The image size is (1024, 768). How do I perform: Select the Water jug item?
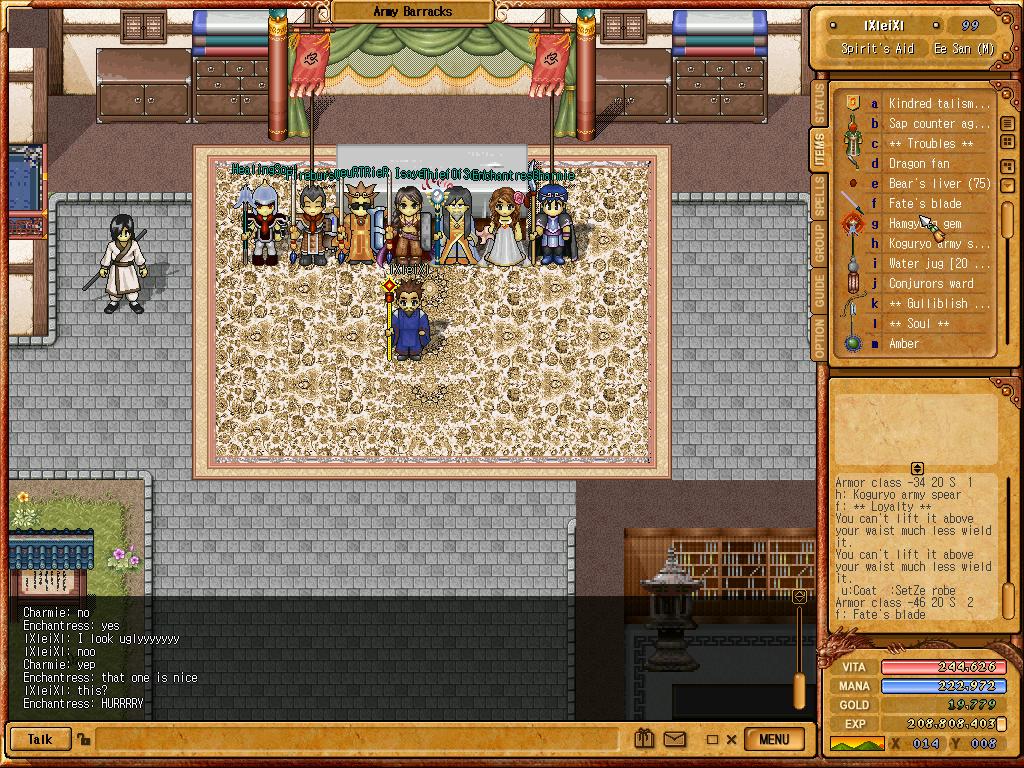(x=938, y=263)
